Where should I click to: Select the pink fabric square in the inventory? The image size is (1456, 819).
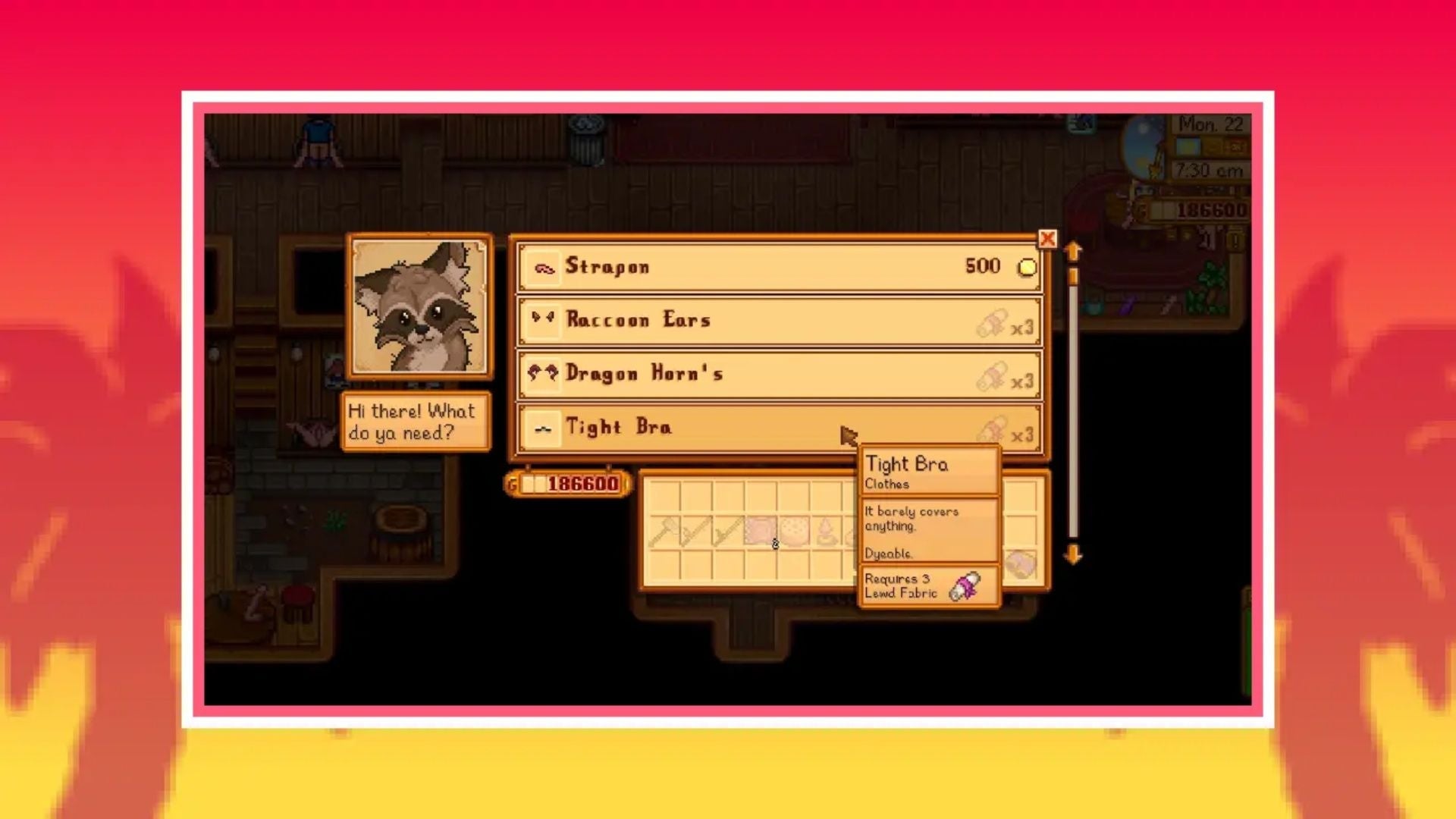pos(758,529)
